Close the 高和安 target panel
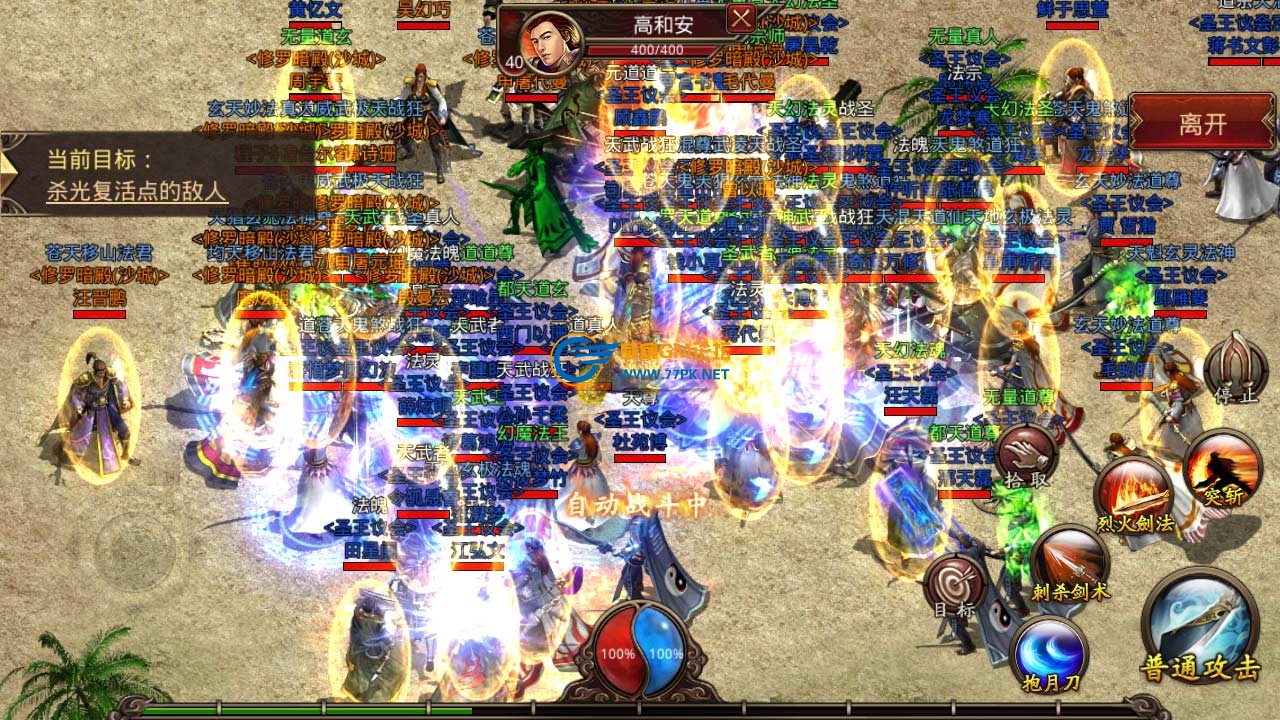1280x720 pixels. pyautogui.click(x=741, y=20)
